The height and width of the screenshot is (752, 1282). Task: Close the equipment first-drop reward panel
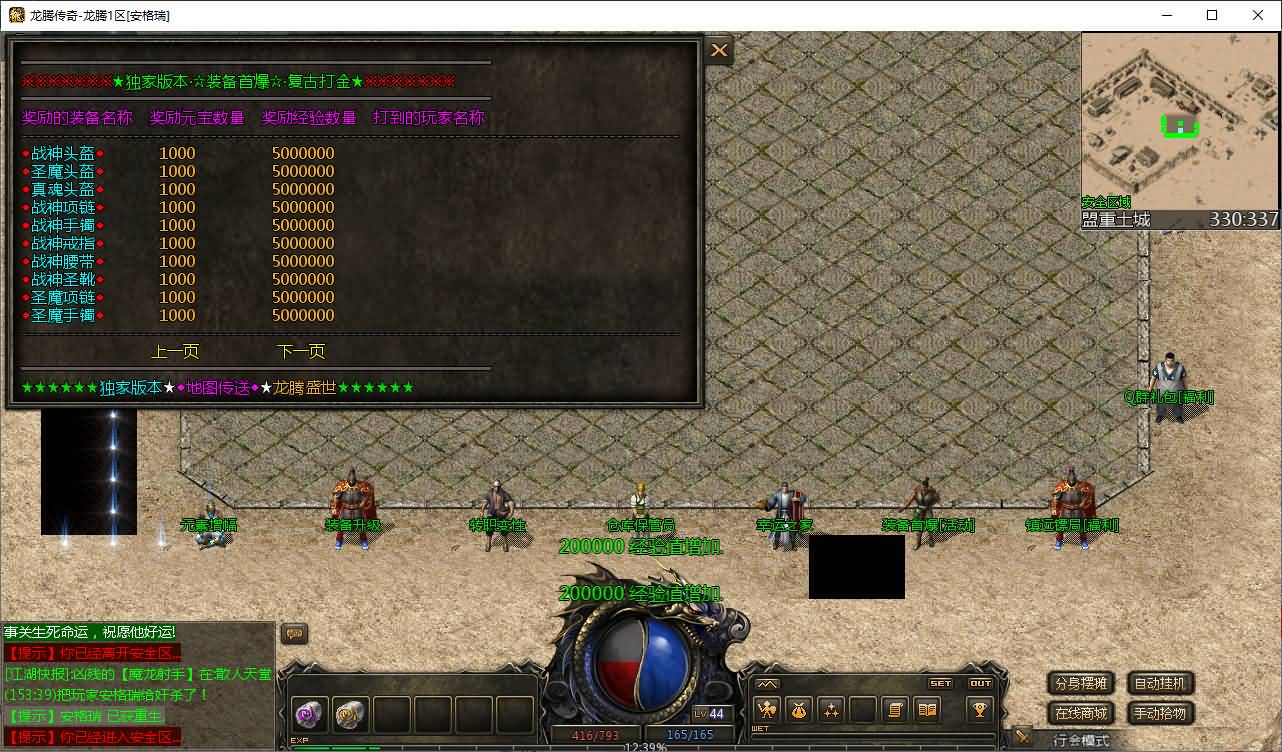[x=719, y=50]
